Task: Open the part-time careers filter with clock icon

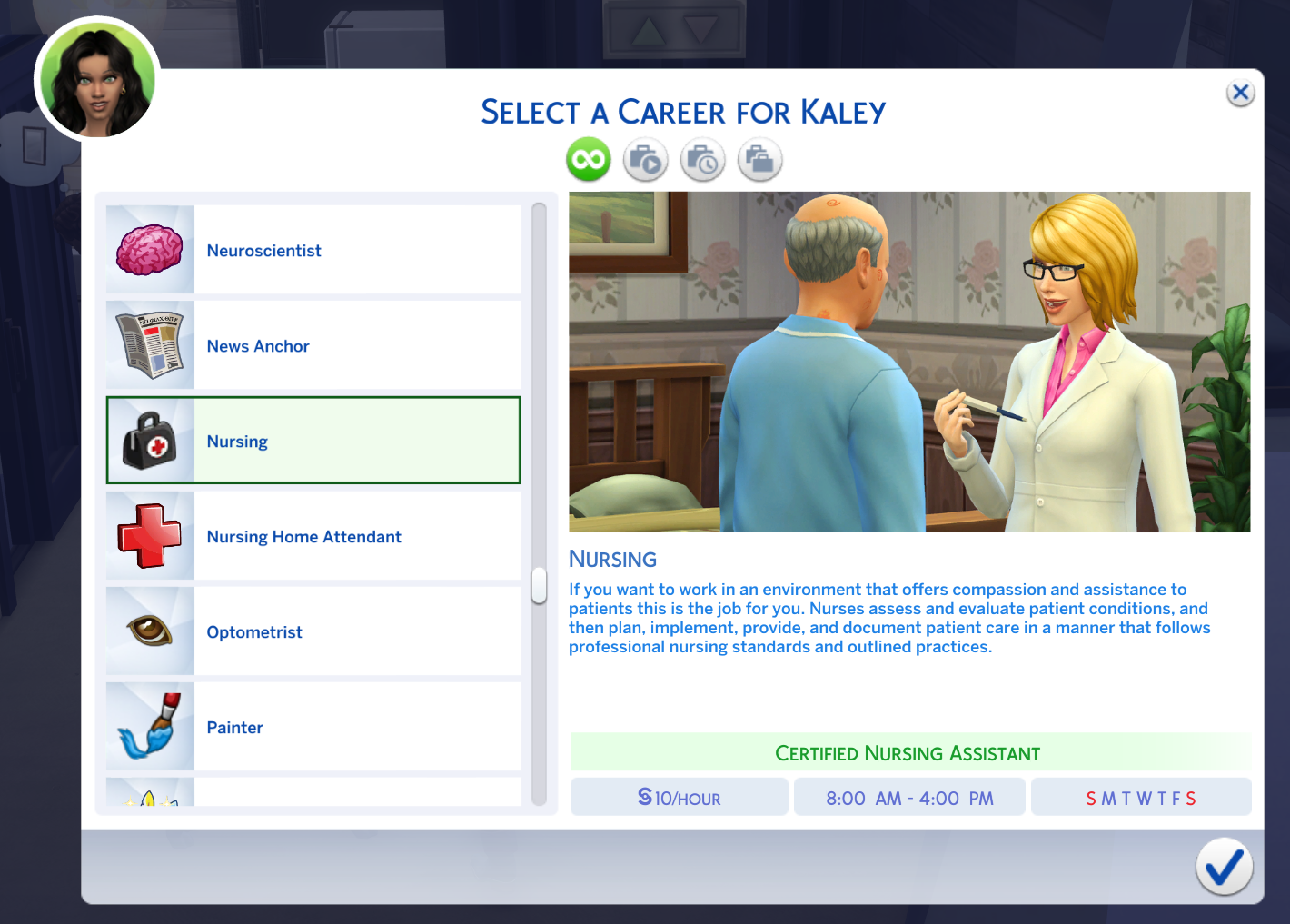Action: click(702, 159)
